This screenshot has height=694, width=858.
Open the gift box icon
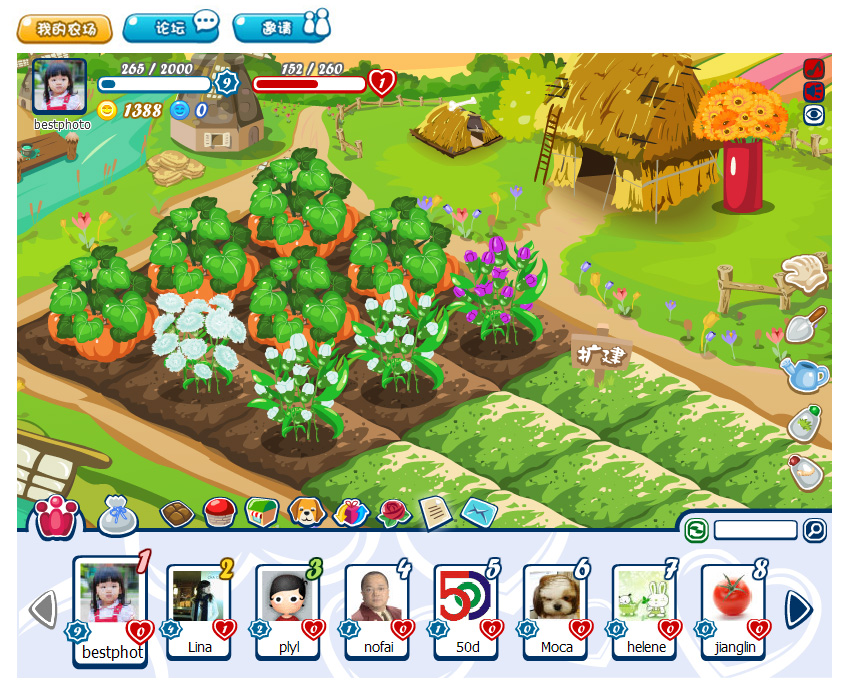(351, 512)
